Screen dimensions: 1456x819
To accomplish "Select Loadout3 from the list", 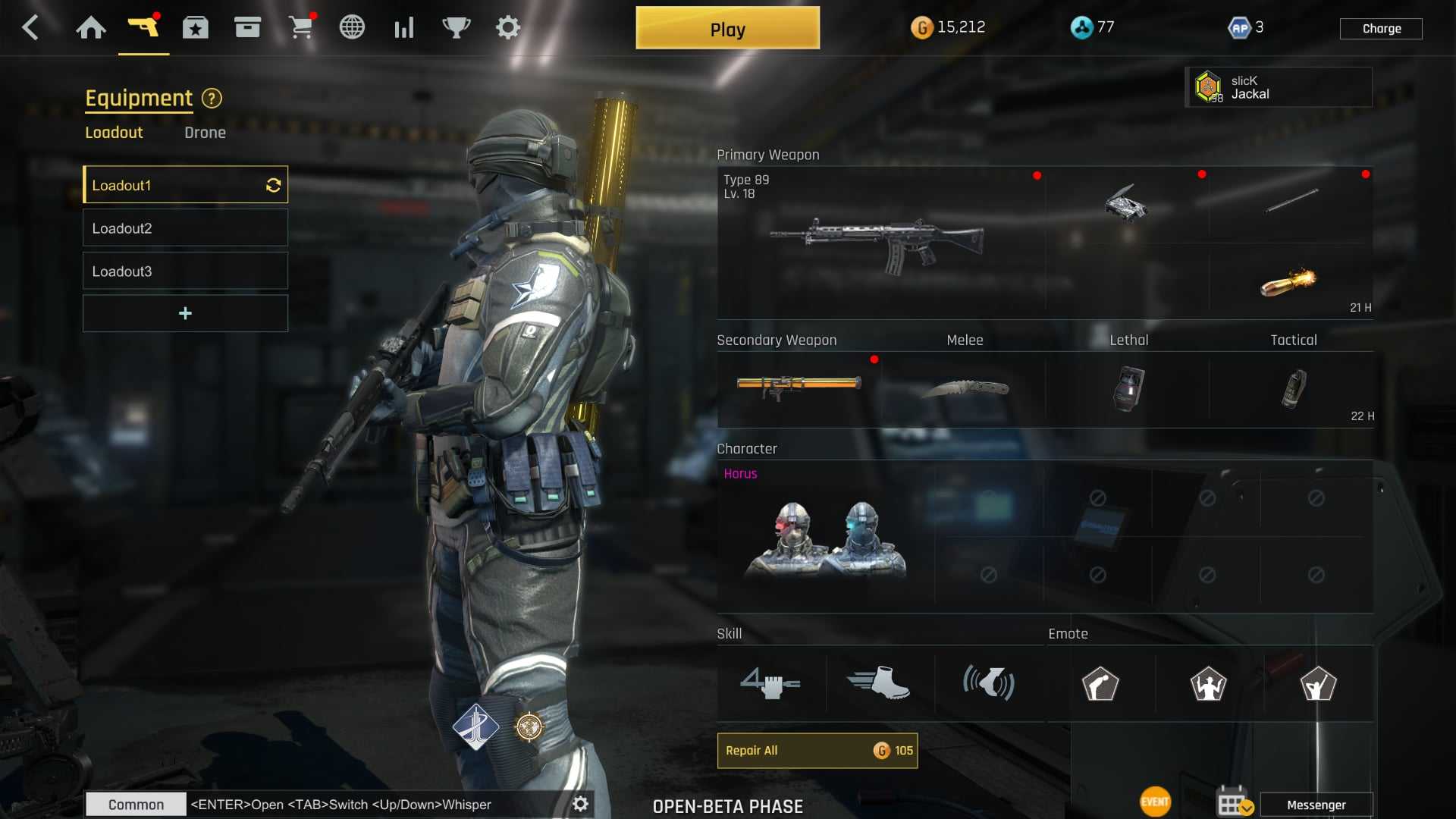I will (185, 271).
